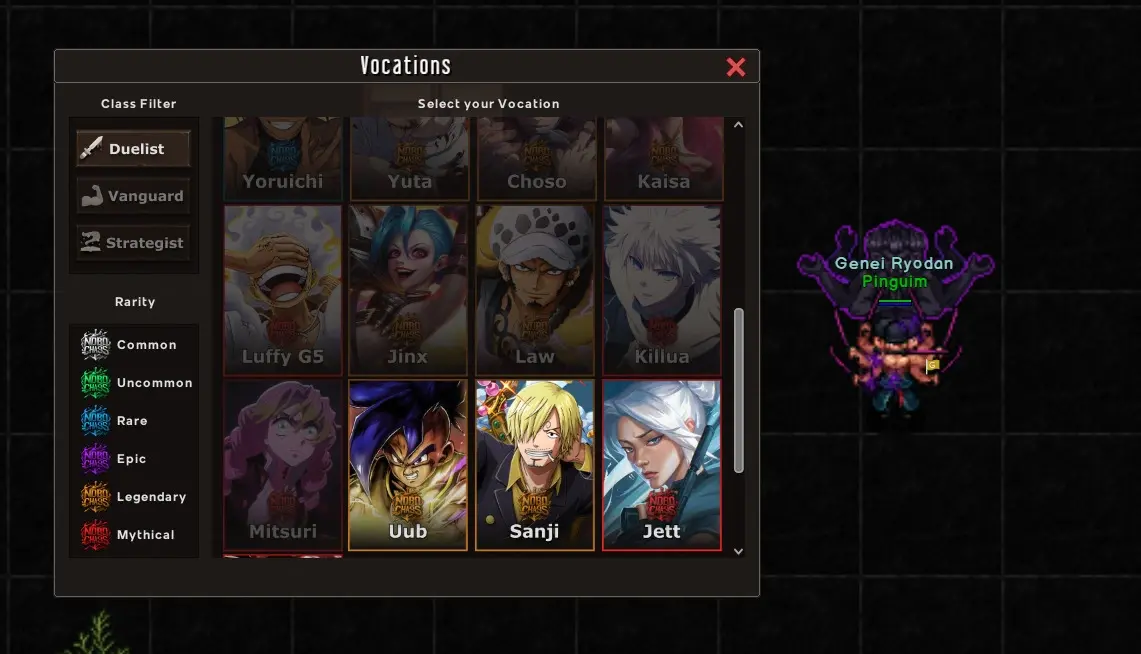Select the Luffy G5 vocation card
Viewport: 1141px width, 654px height.
(x=283, y=290)
